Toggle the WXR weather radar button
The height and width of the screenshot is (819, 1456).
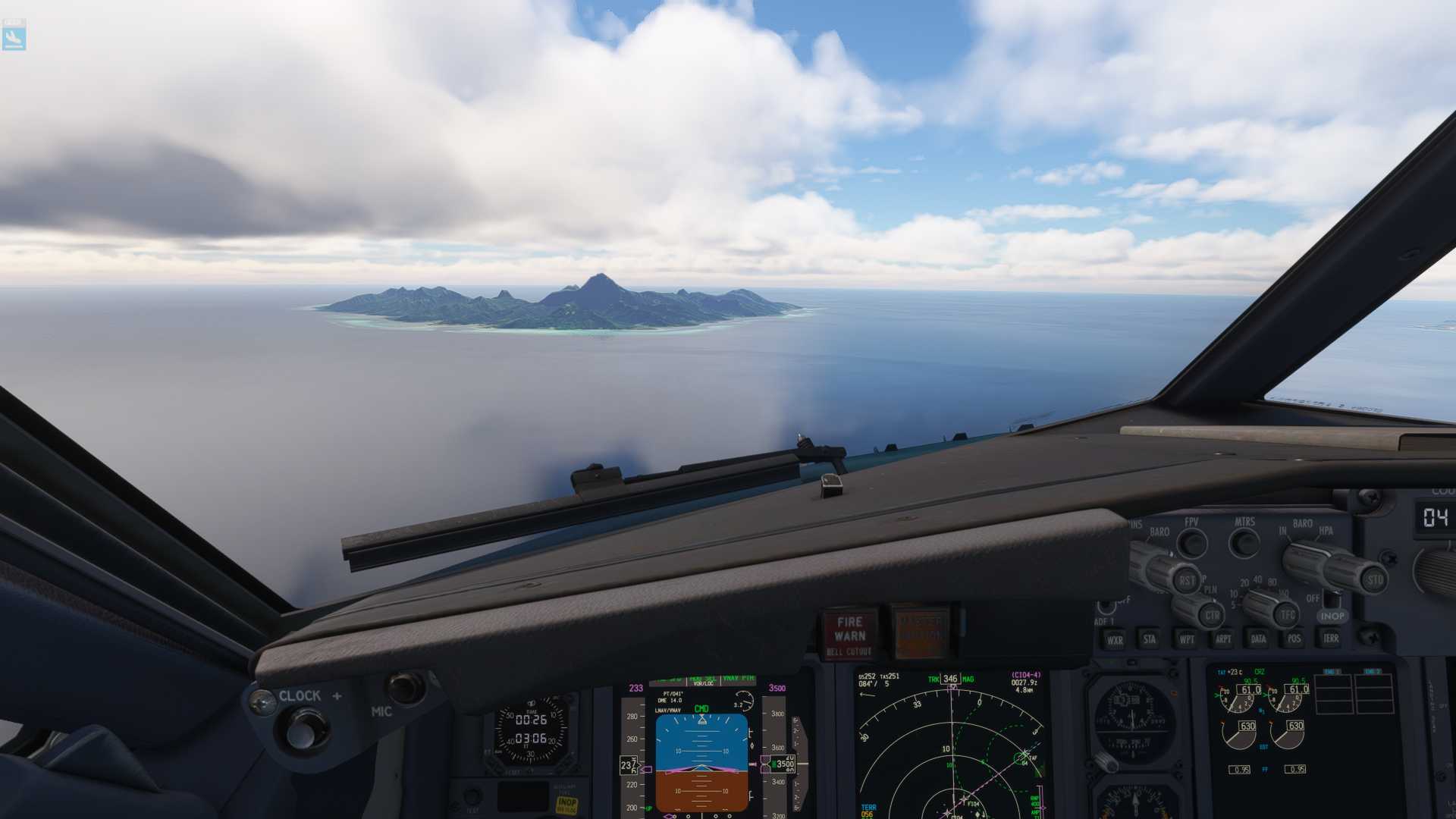pos(1114,639)
